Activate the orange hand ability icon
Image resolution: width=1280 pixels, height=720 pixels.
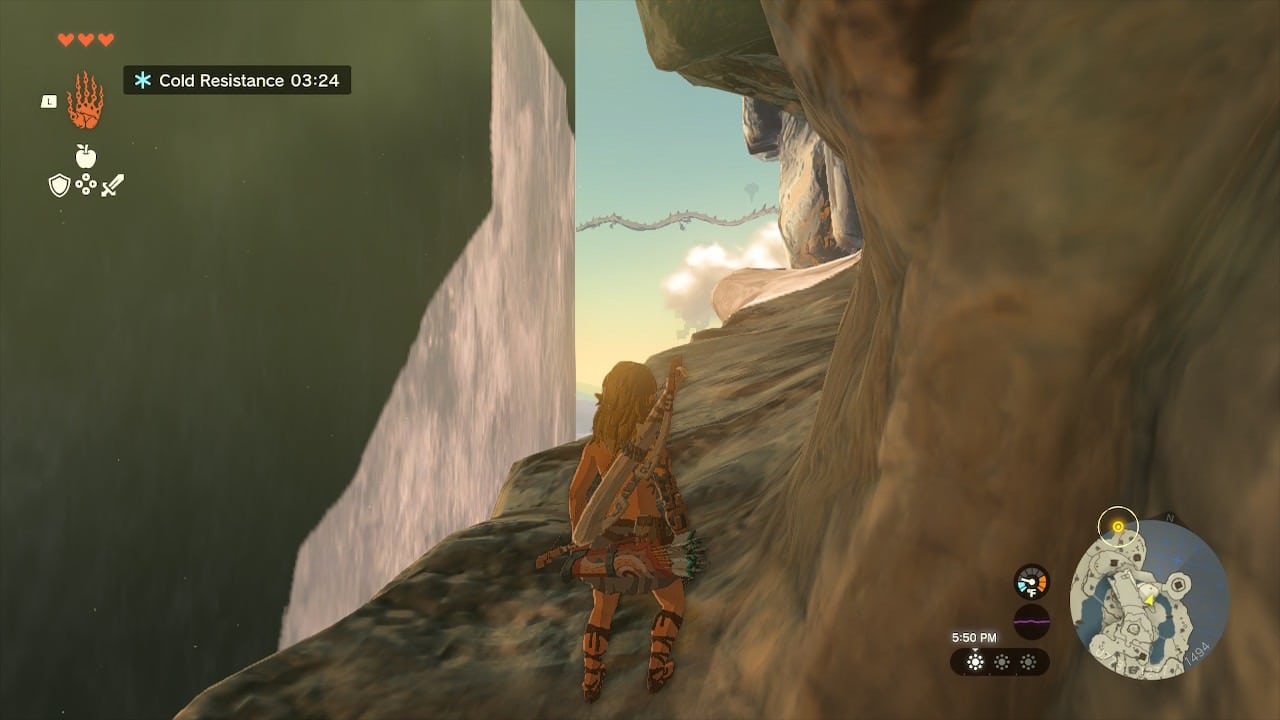(x=85, y=101)
